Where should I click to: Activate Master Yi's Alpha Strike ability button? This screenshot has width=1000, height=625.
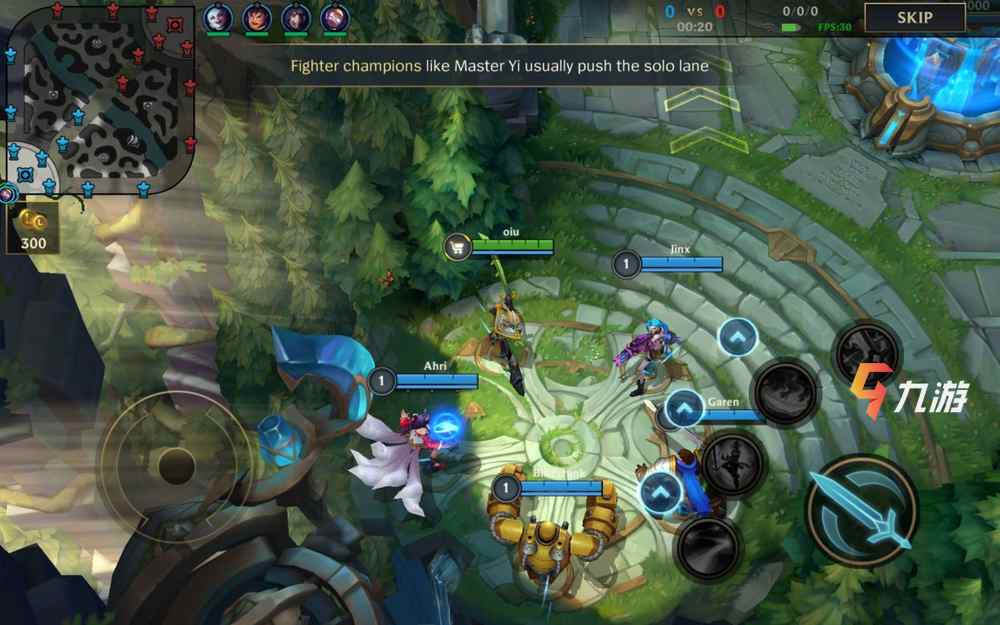point(708,547)
